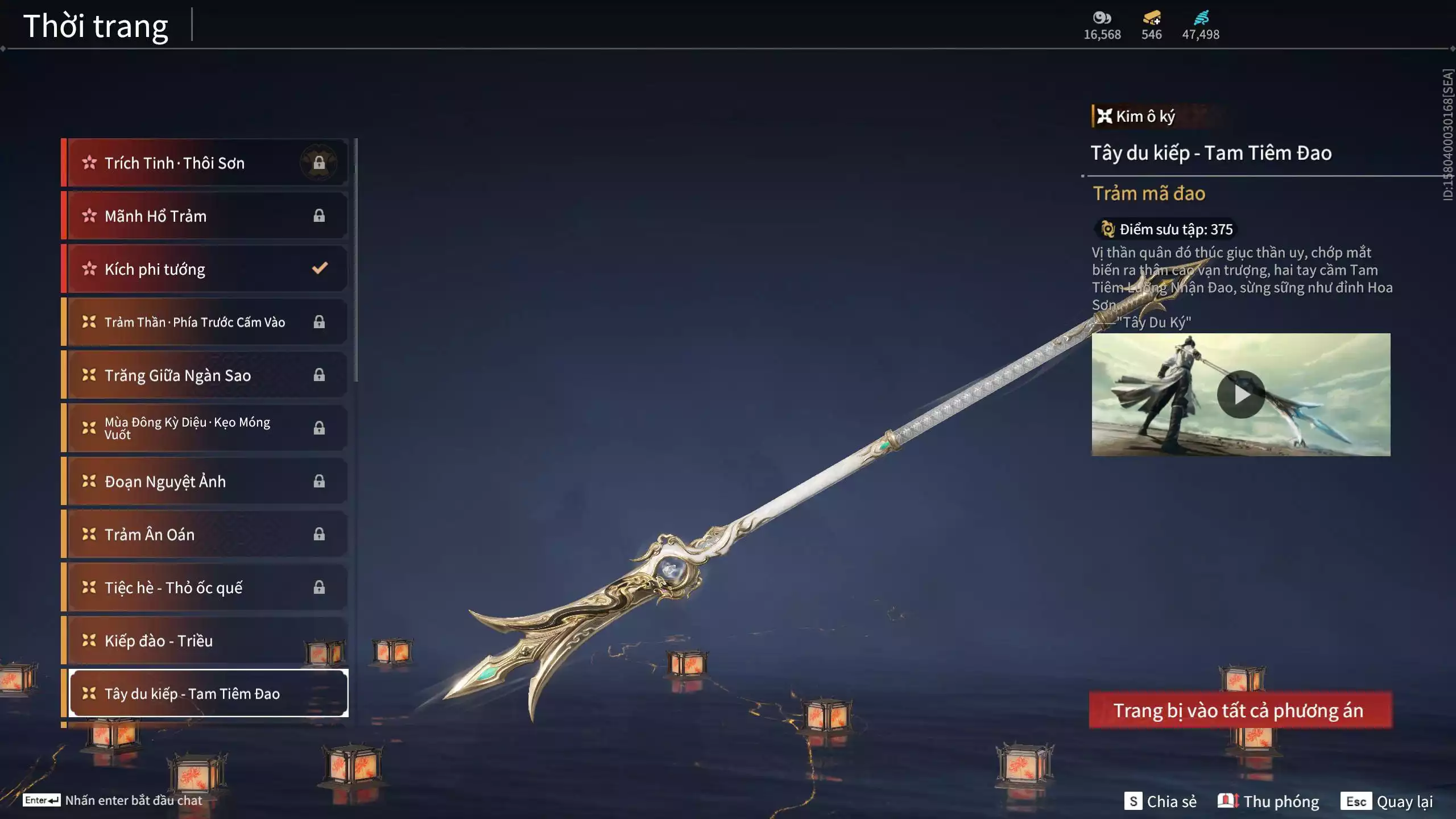Click the equipped checkmark on Kích phi tướng
The height and width of the screenshot is (819, 1456).
click(x=319, y=269)
